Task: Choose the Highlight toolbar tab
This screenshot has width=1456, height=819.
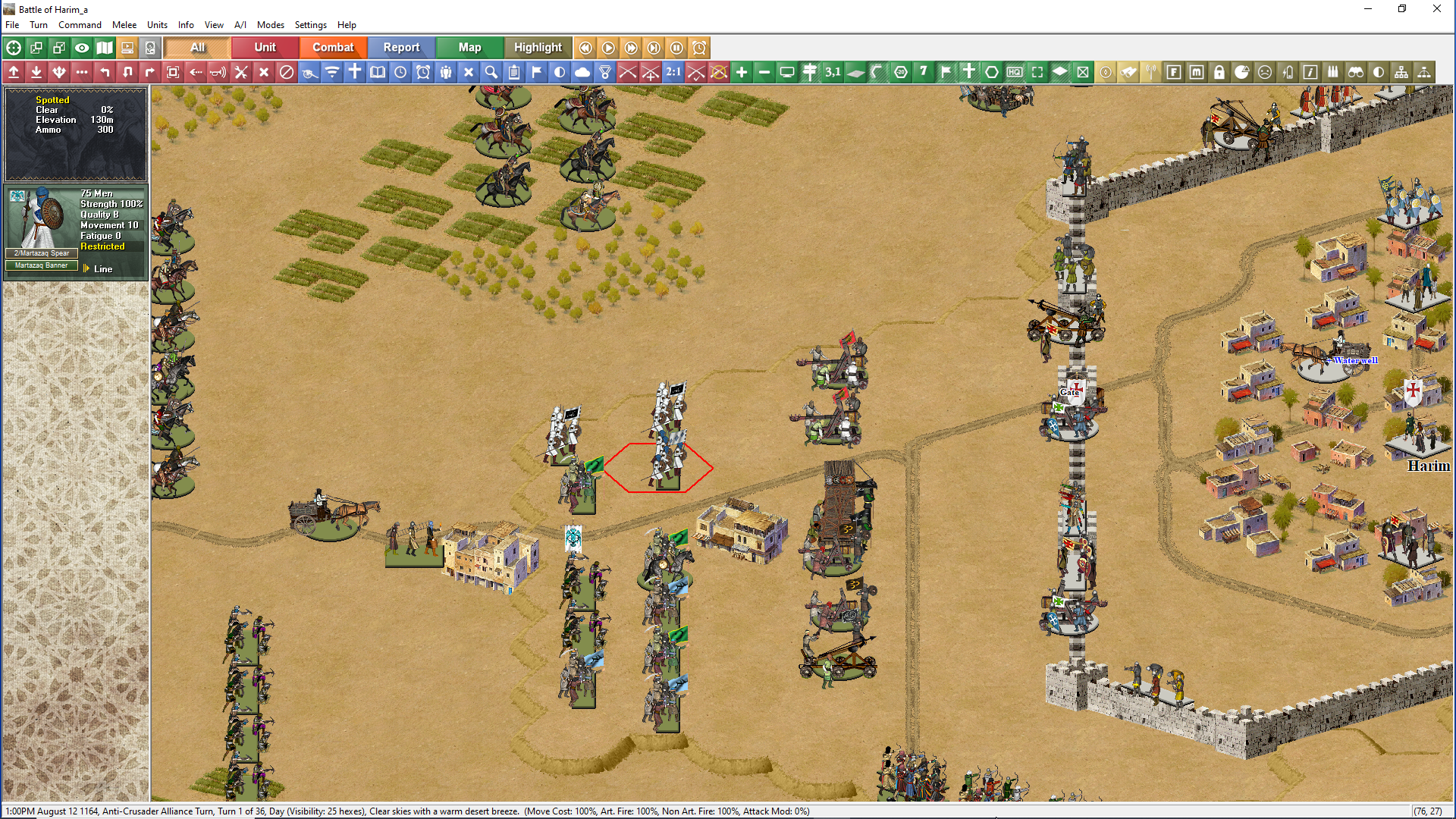Action: (538, 48)
